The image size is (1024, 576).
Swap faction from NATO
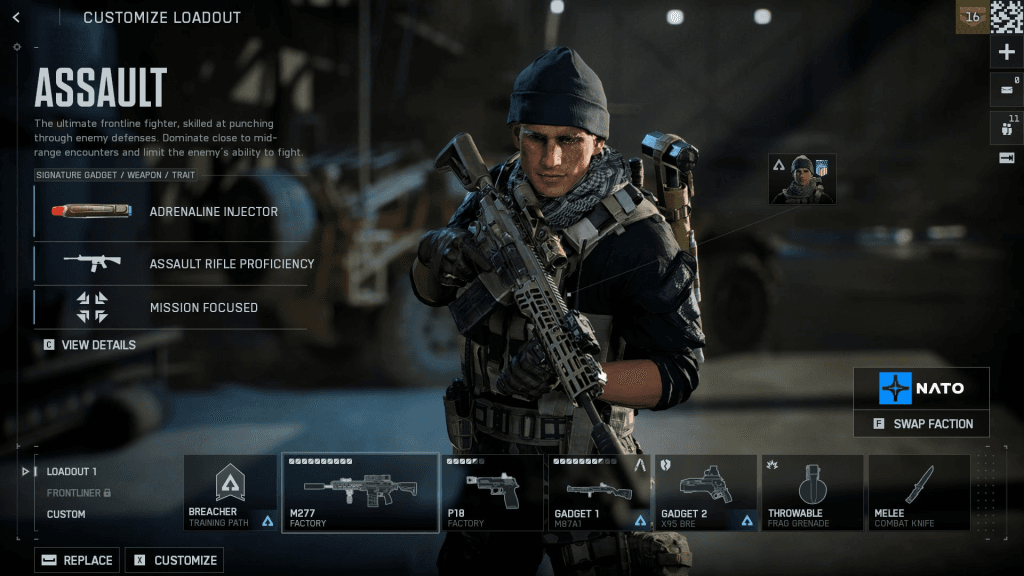tap(921, 424)
